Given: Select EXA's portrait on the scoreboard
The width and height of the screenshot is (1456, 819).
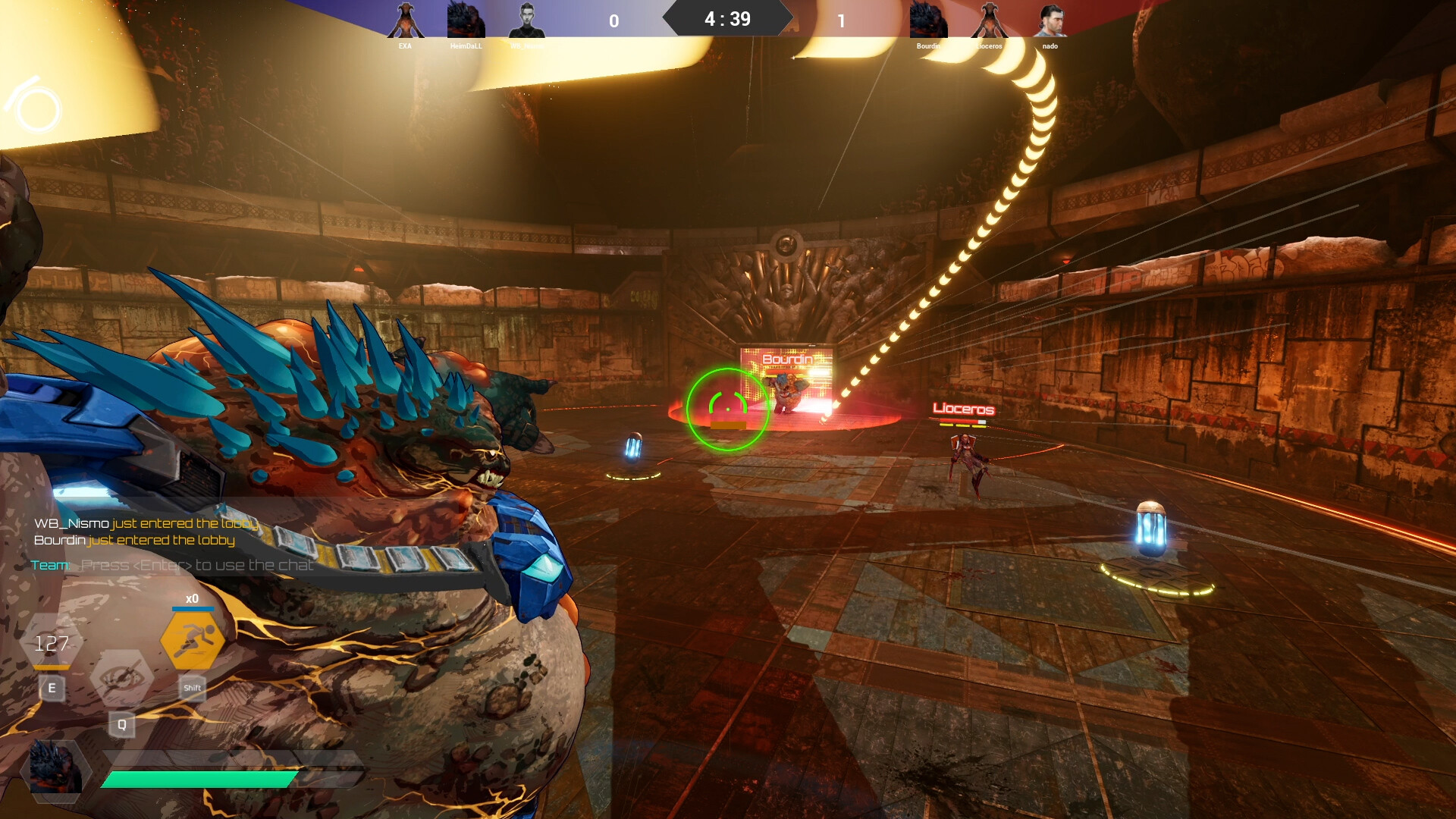Looking at the screenshot, I should [404, 19].
